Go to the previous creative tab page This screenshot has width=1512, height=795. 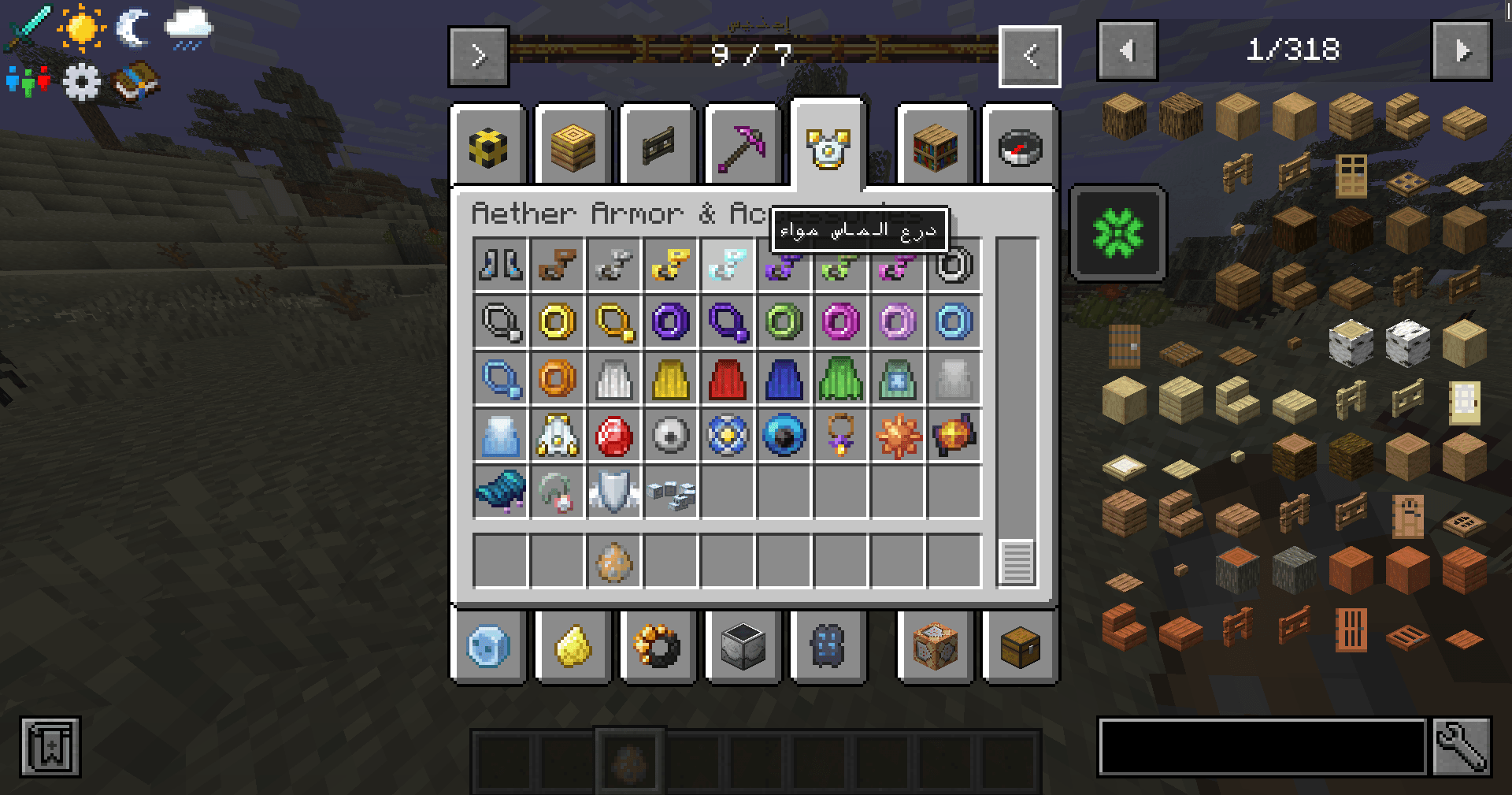click(1029, 56)
